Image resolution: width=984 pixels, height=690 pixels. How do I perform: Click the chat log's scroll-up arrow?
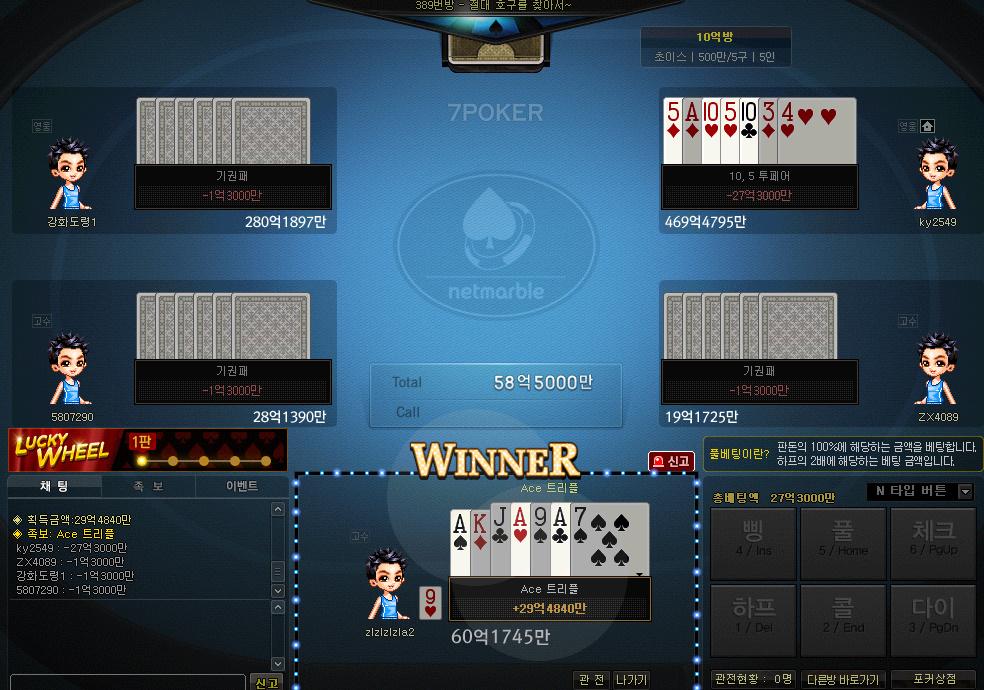coord(279,510)
